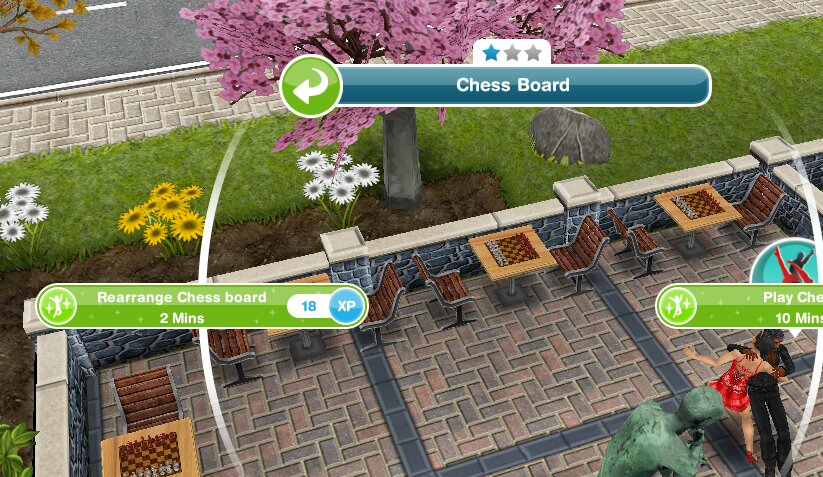Select the Play Chess 10 mins option
This screenshot has width=823, height=477.
[x=760, y=306]
